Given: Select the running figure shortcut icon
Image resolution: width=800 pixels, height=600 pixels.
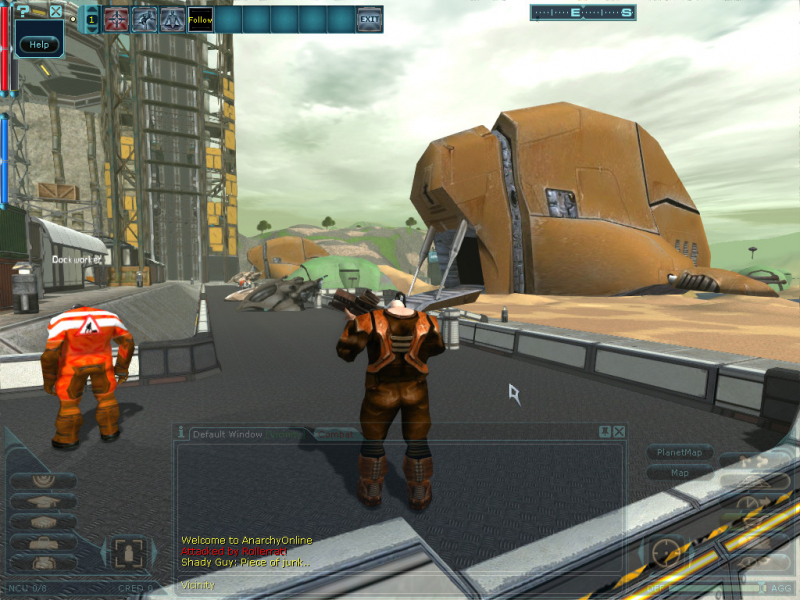Looking at the screenshot, I should [x=145, y=19].
